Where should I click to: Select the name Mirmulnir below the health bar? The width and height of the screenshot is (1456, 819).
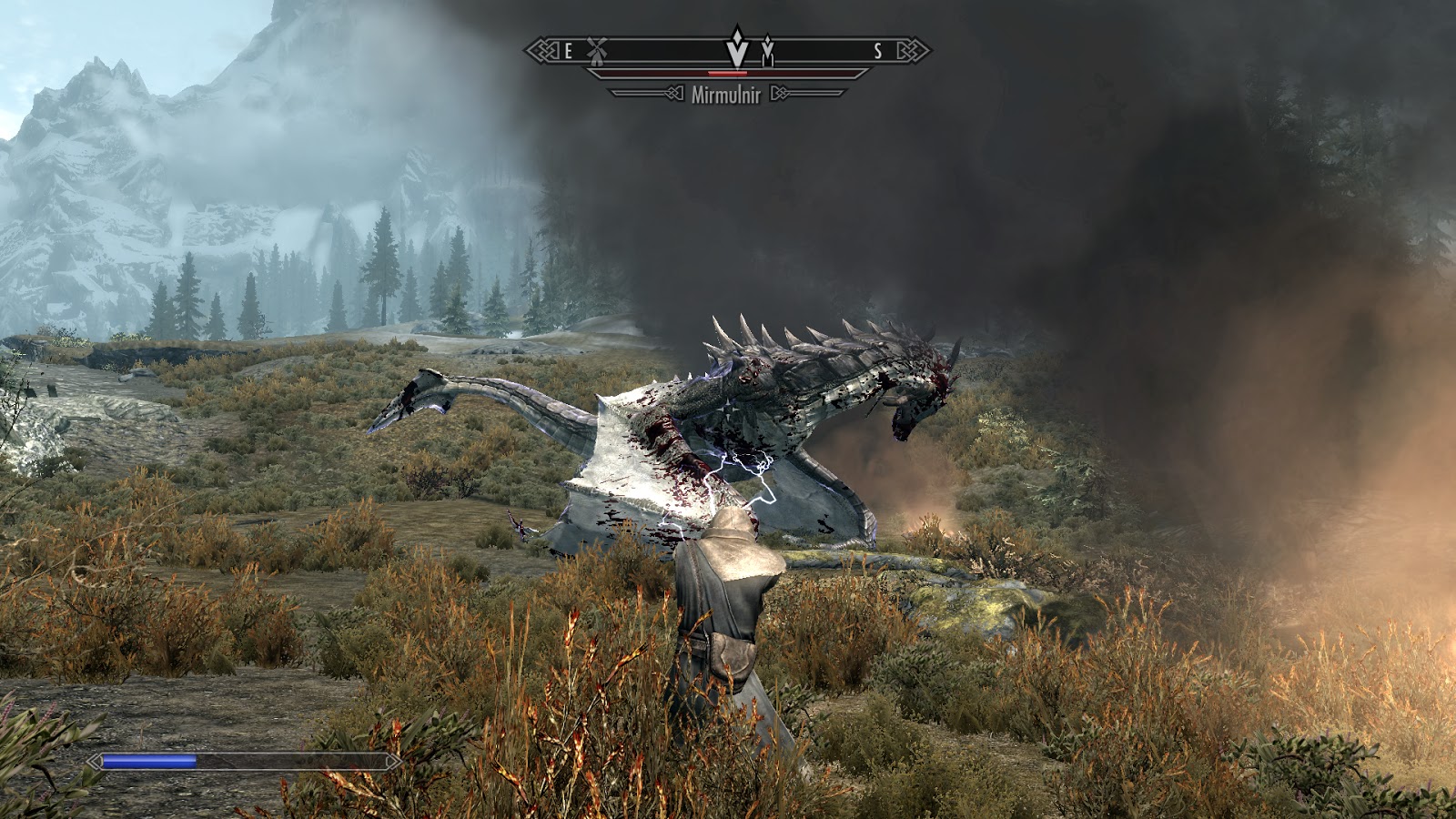tap(727, 93)
